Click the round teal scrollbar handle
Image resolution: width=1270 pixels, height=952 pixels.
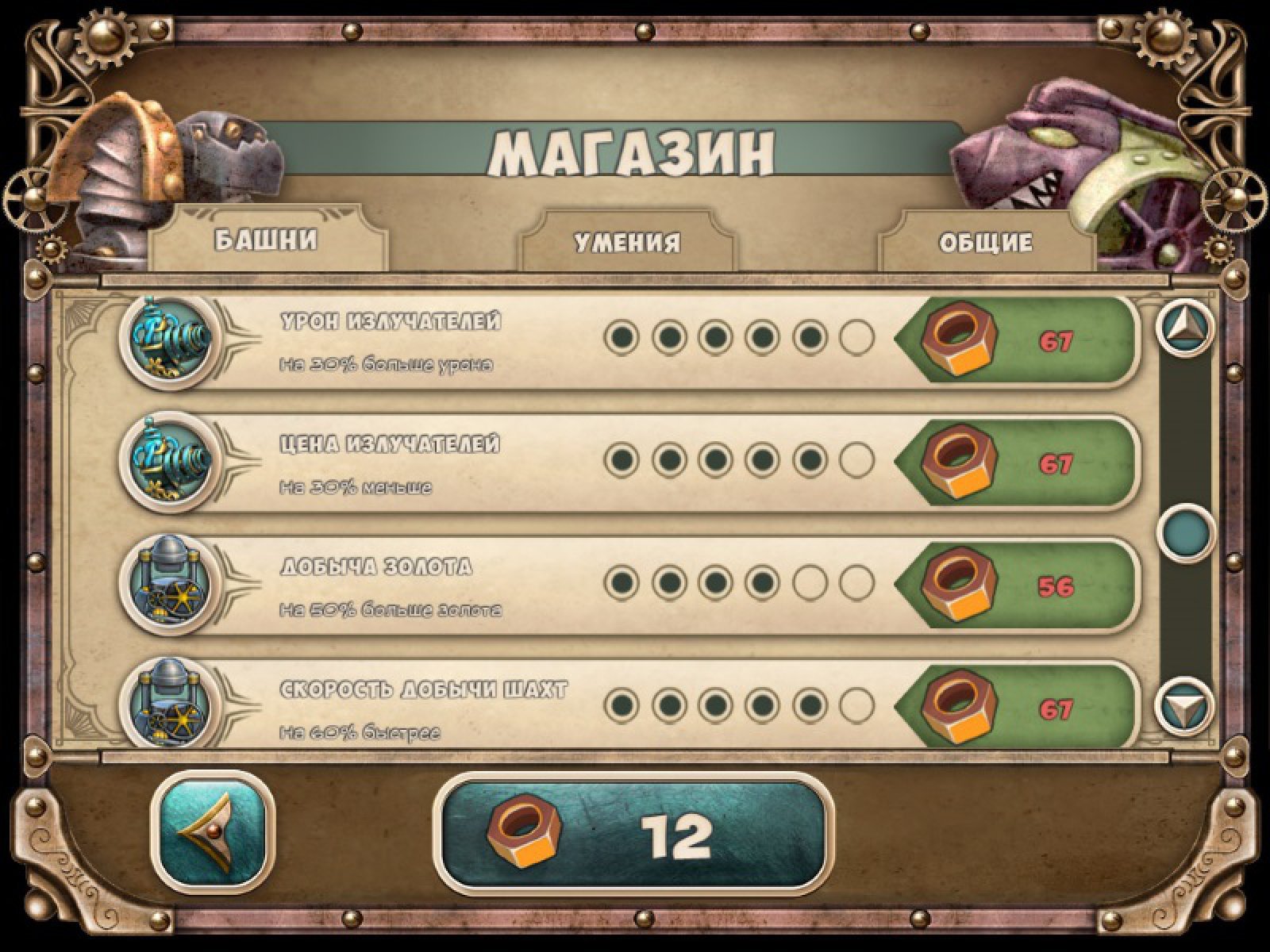coord(1186,532)
